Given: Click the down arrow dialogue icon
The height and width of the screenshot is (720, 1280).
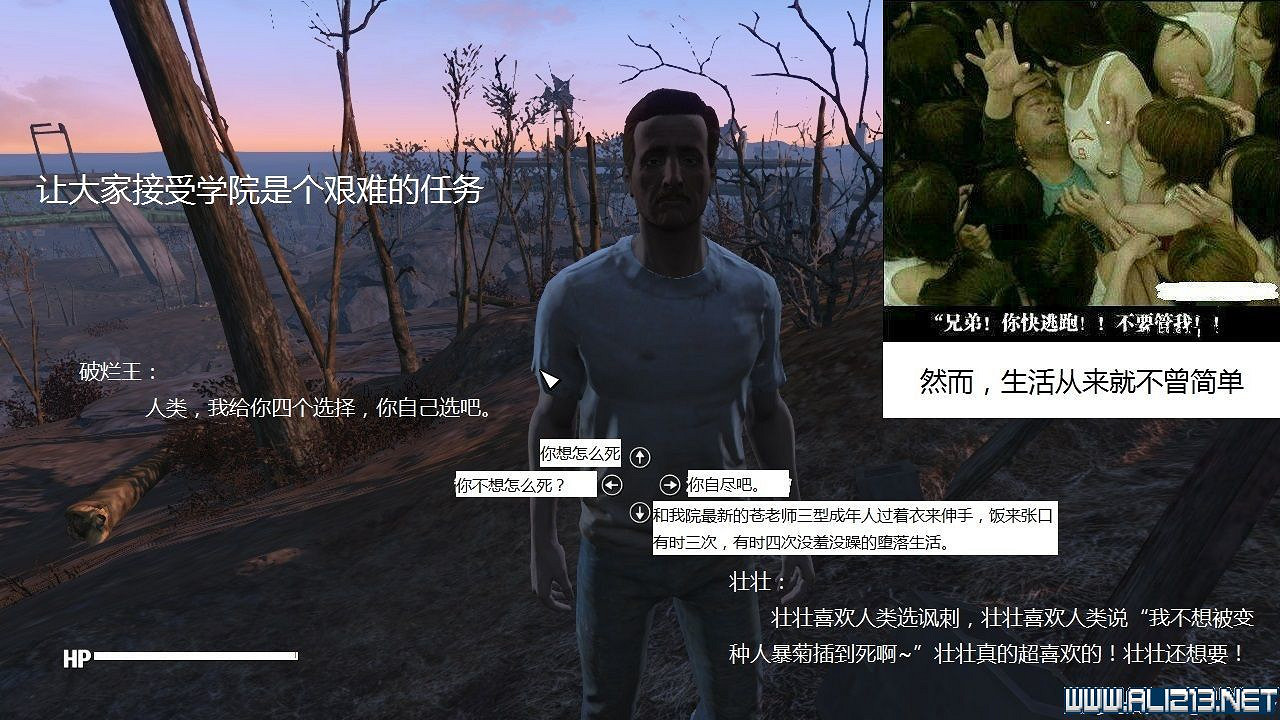Looking at the screenshot, I should (x=640, y=514).
